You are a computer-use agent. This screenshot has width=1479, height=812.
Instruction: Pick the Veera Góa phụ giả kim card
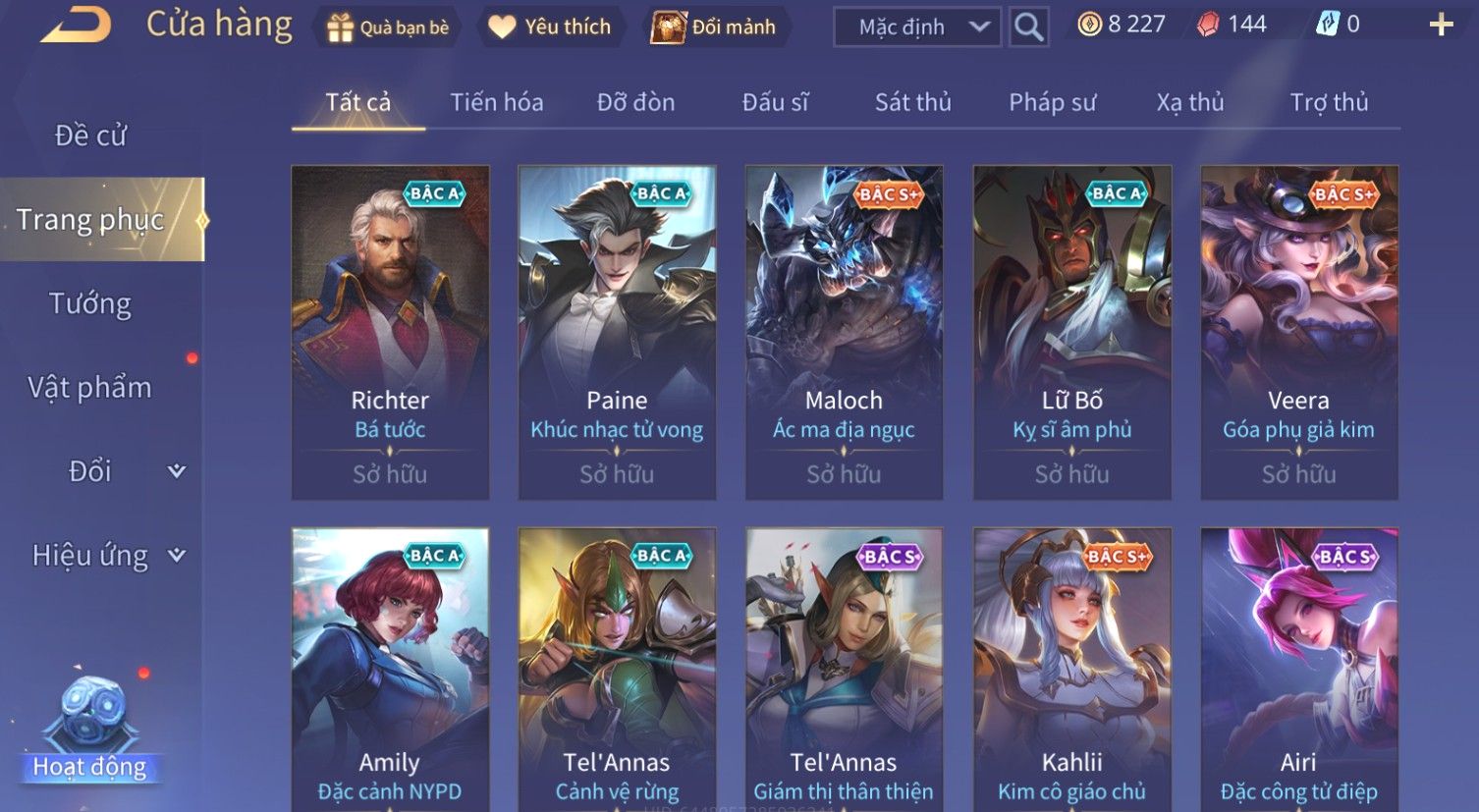(x=1298, y=332)
